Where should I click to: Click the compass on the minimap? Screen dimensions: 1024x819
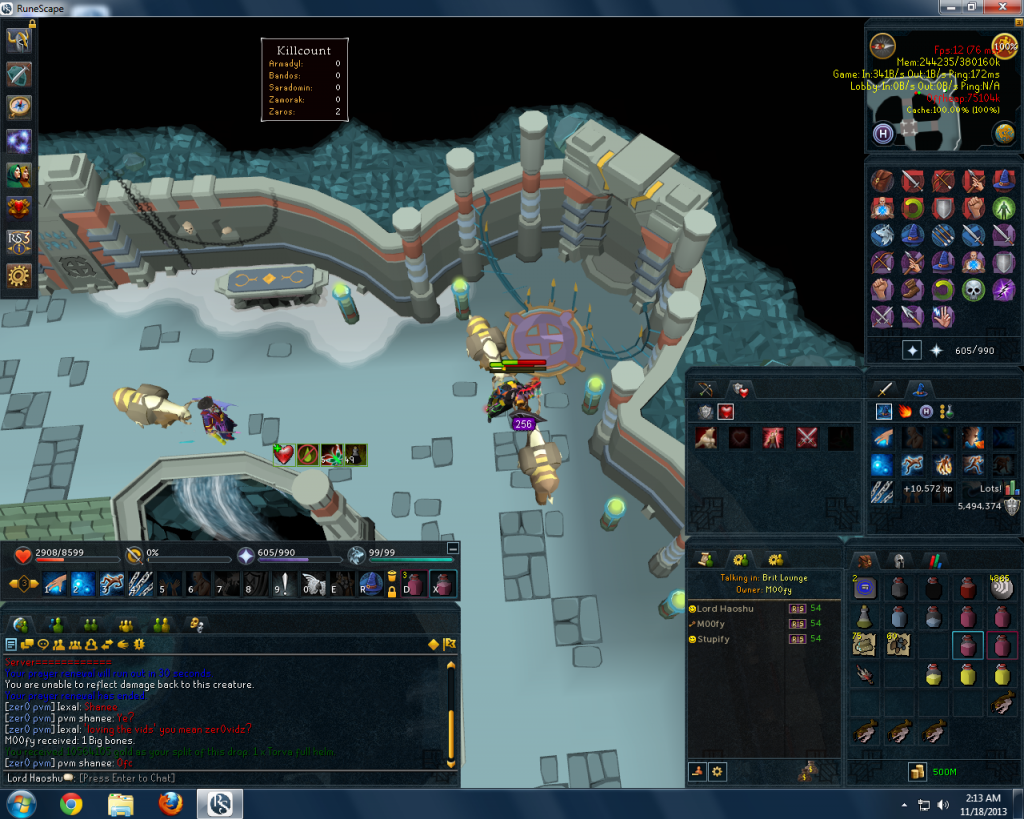[x=882, y=45]
